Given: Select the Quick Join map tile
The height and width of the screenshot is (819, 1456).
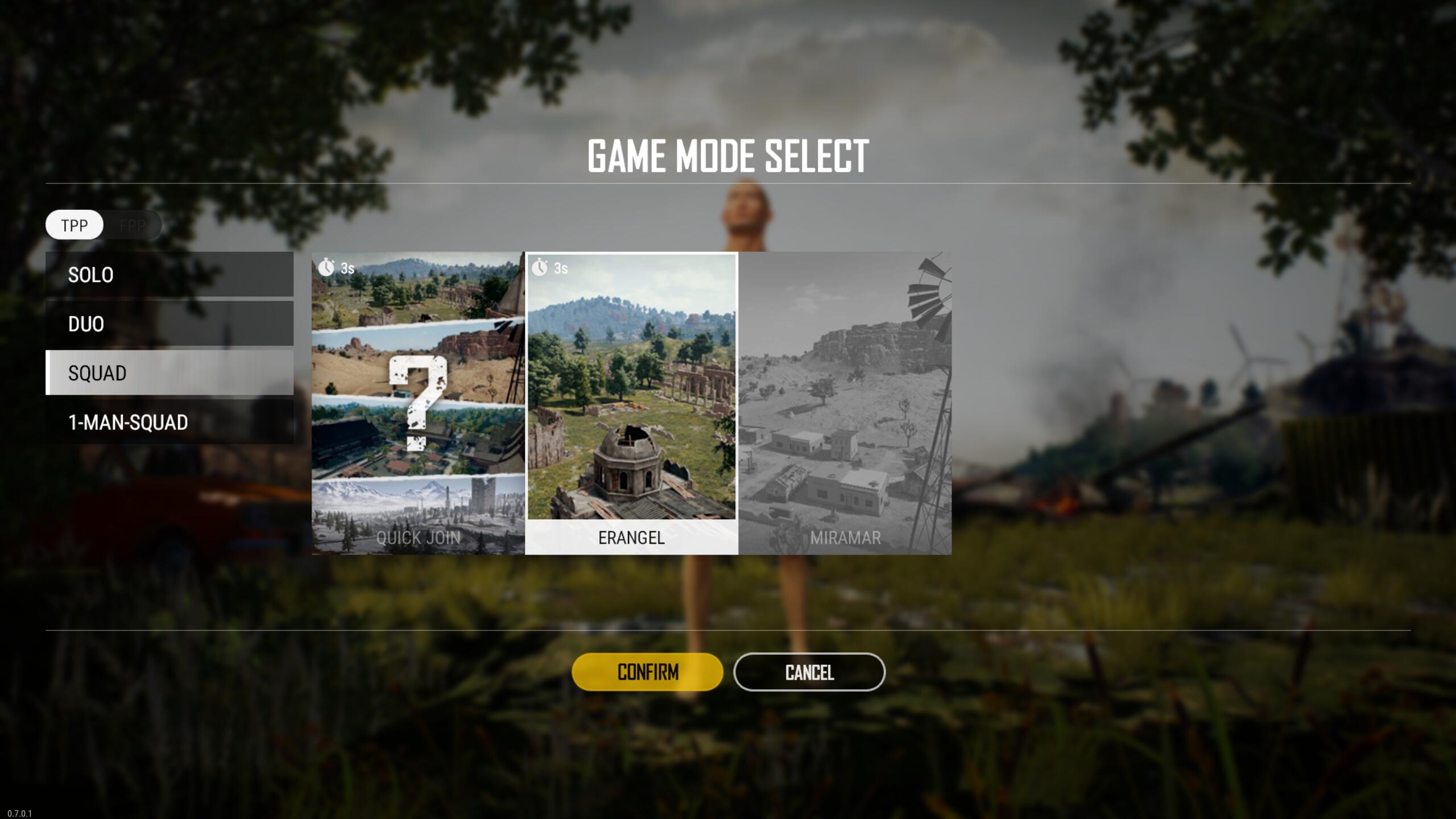Looking at the screenshot, I should click(418, 403).
